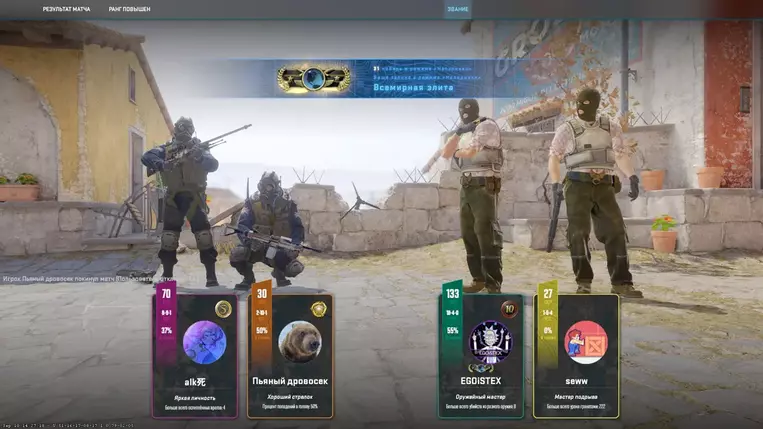
Task: Open the Результат матча tab
Action: pyautogui.click(x=66, y=9)
